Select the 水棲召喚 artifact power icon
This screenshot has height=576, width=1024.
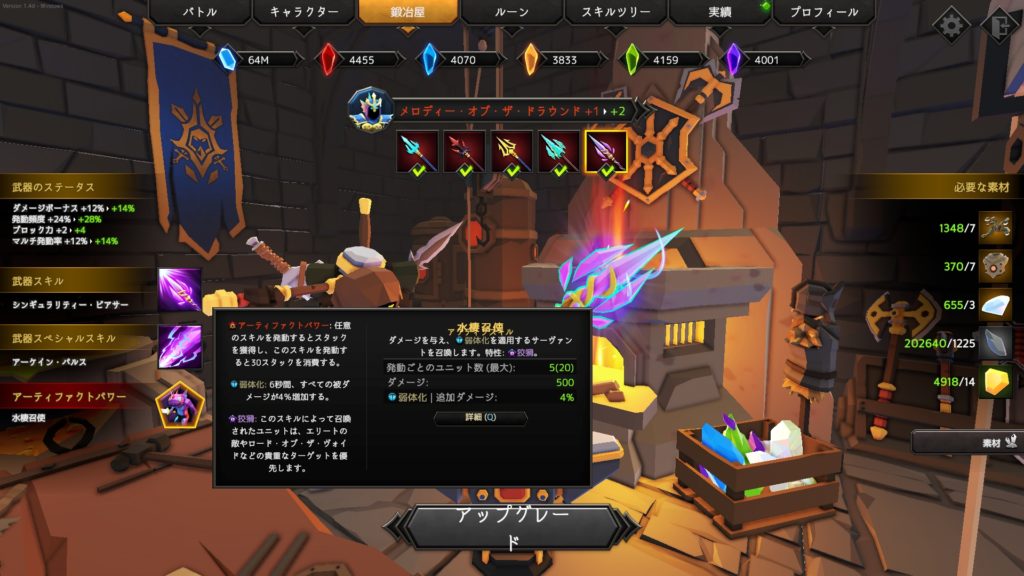(180, 405)
